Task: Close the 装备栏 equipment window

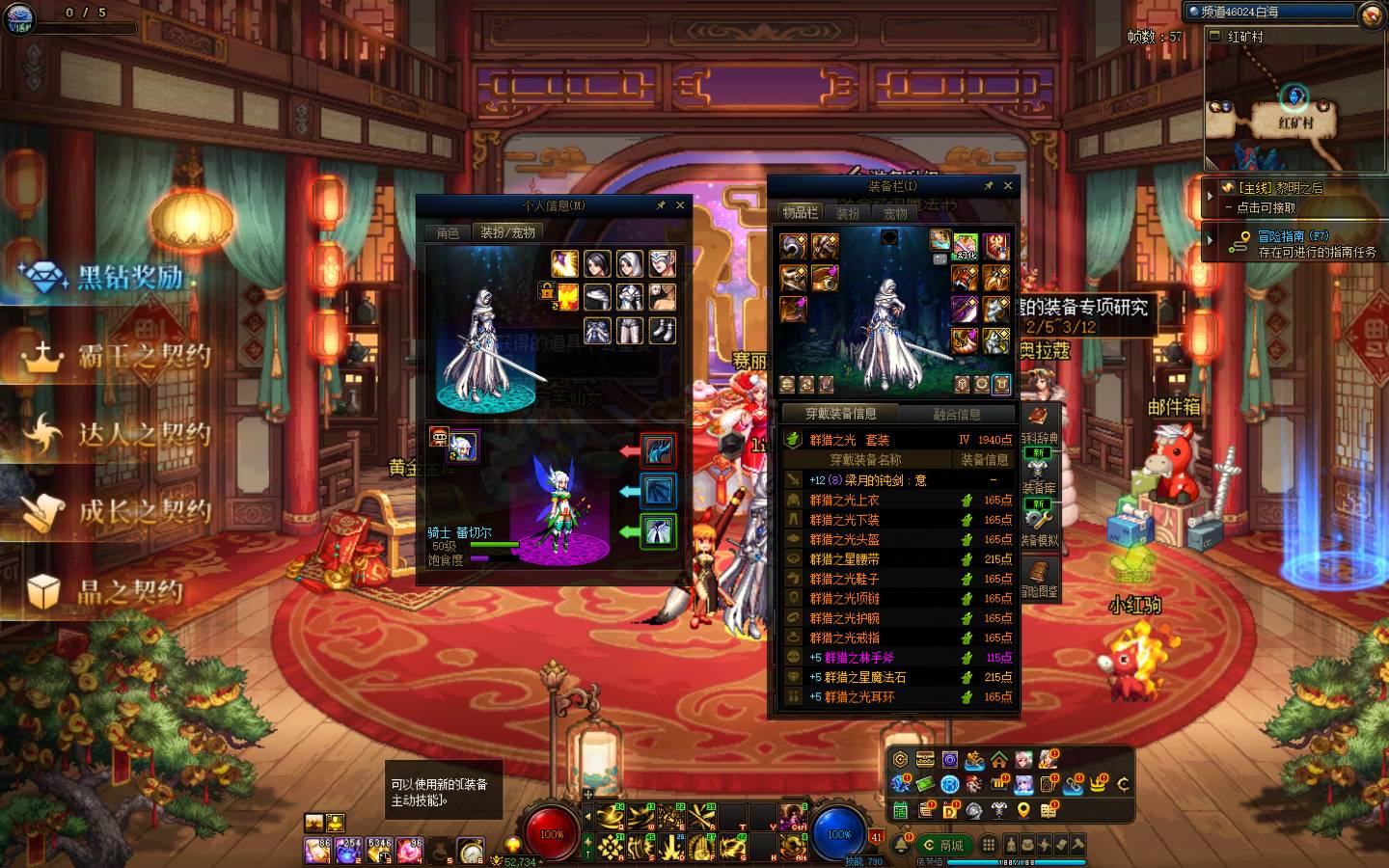Action: (x=1008, y=186)
